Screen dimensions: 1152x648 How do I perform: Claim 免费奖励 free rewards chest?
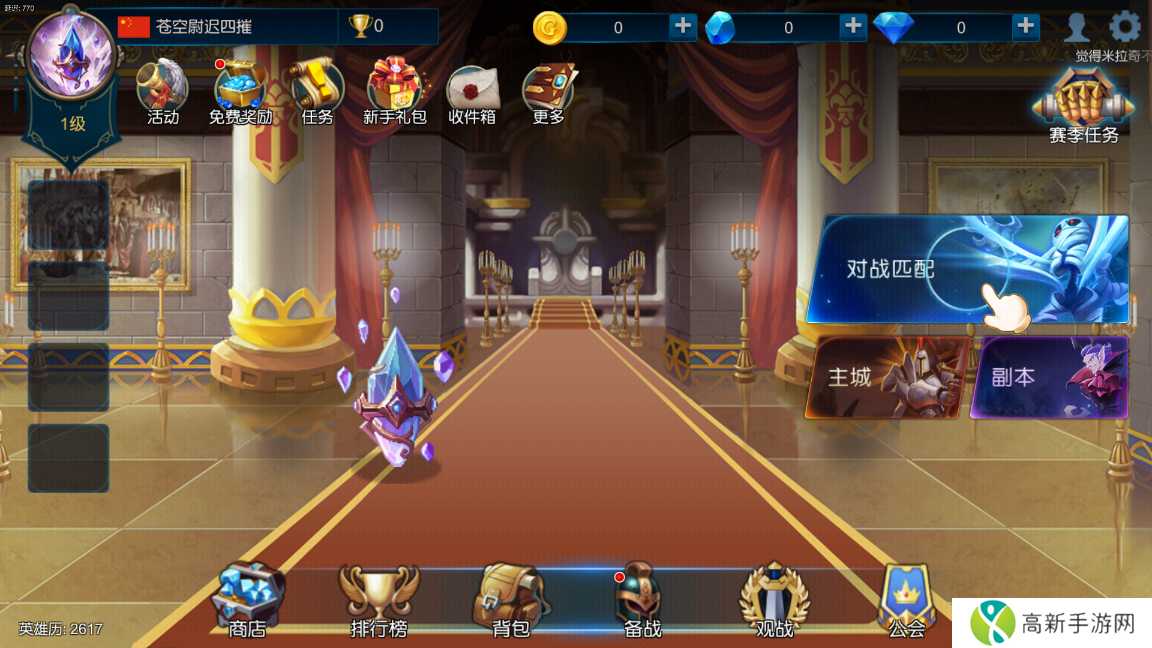(240, 90)
